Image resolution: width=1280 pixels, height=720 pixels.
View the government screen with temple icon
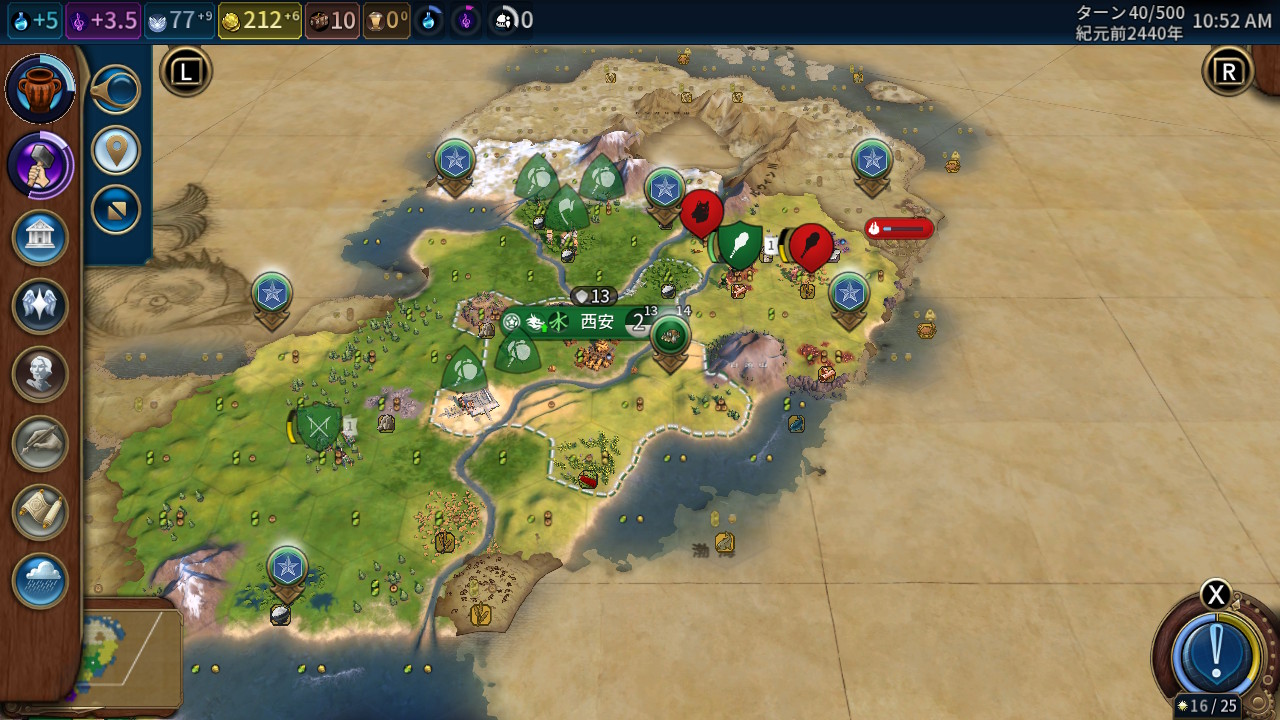tap(40, 238)
